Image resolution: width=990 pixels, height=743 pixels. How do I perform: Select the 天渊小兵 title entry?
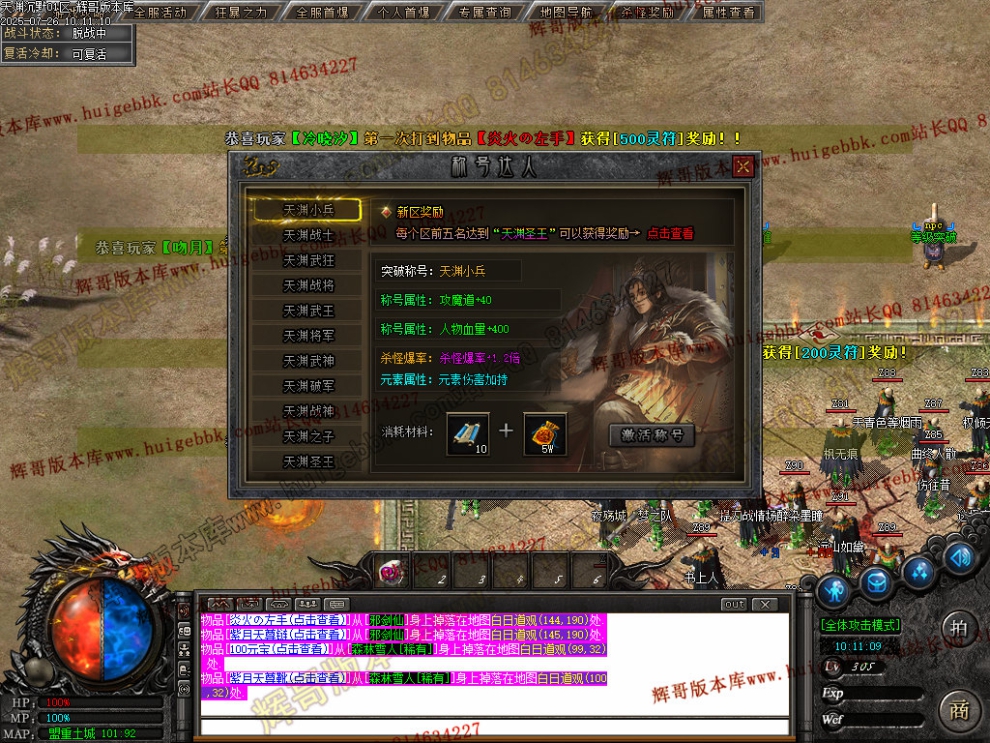point(307,210)
